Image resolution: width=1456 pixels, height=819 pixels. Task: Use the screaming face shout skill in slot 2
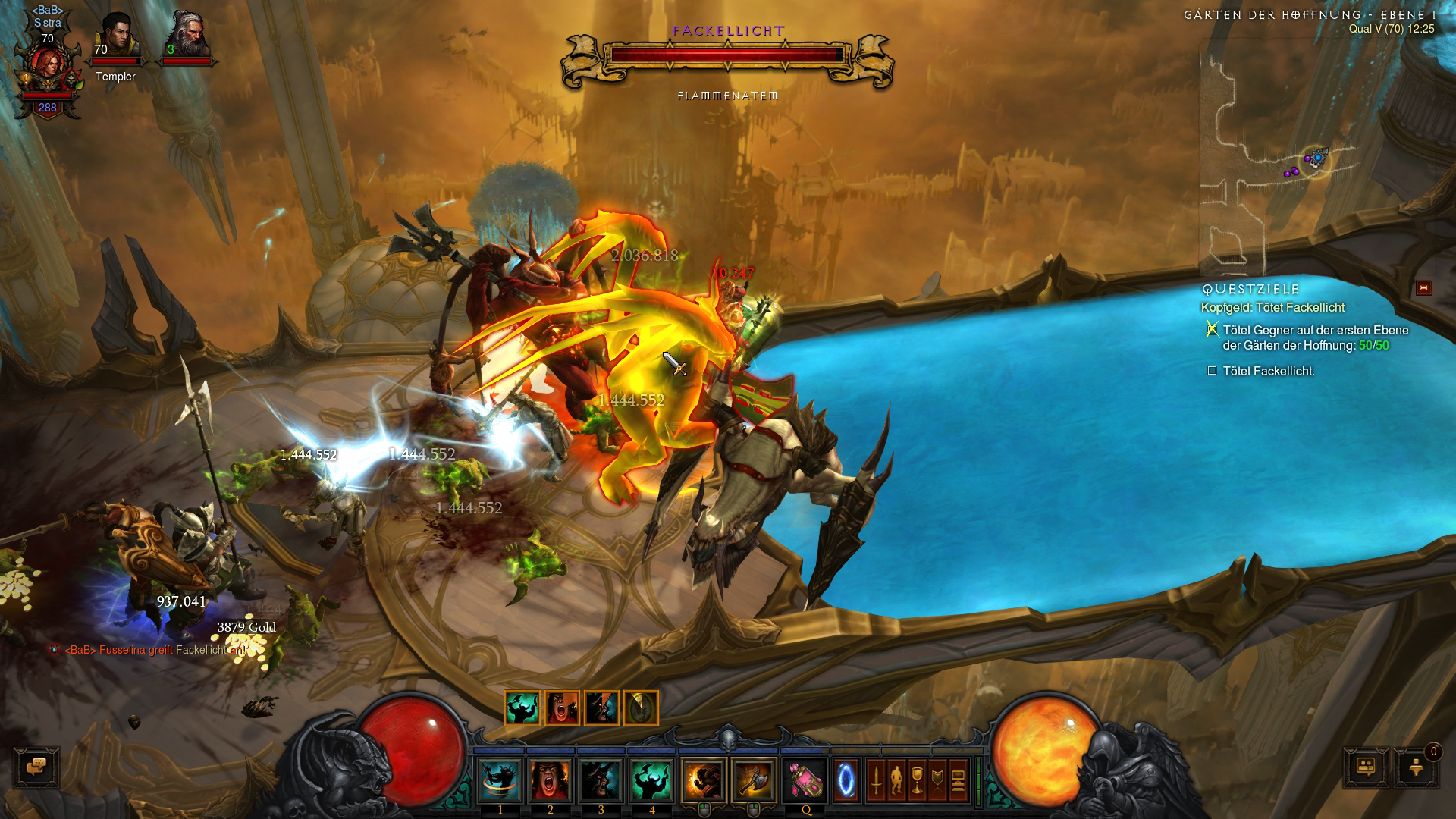(x=551, y=780)
